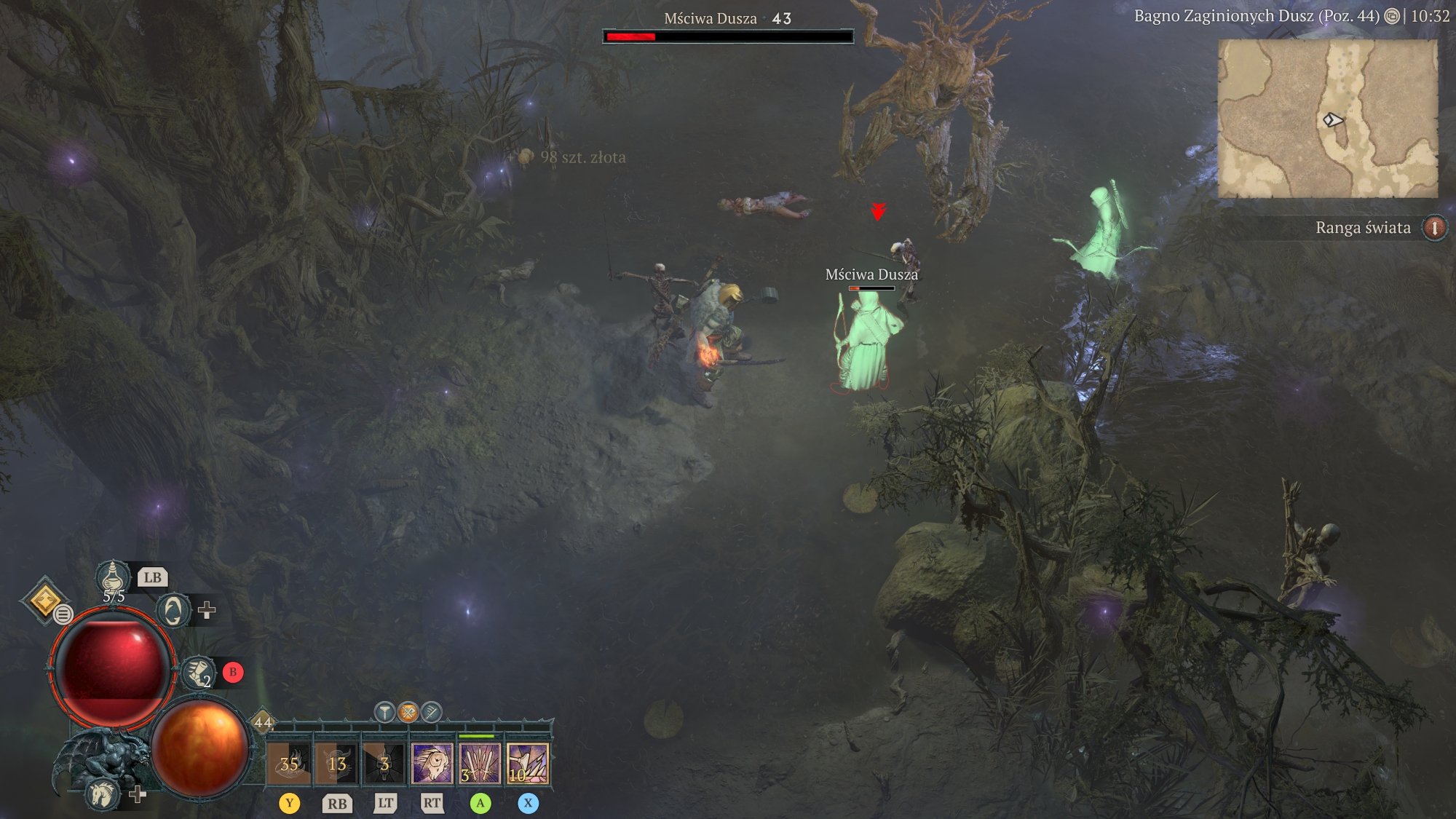Click the icon beside the zone name

[x=1392, y=16]
